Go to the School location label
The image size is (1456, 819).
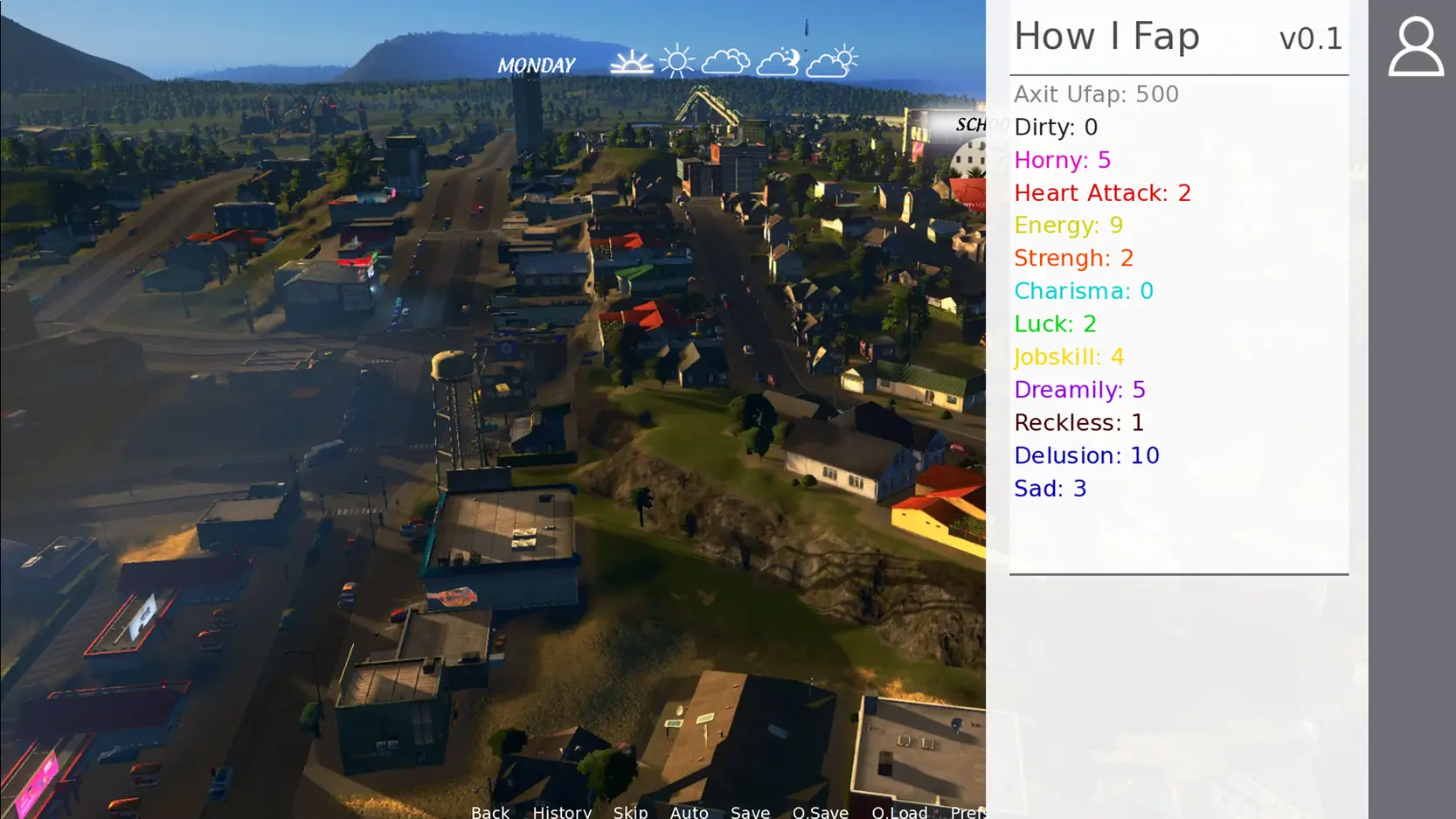coord(970,125)
